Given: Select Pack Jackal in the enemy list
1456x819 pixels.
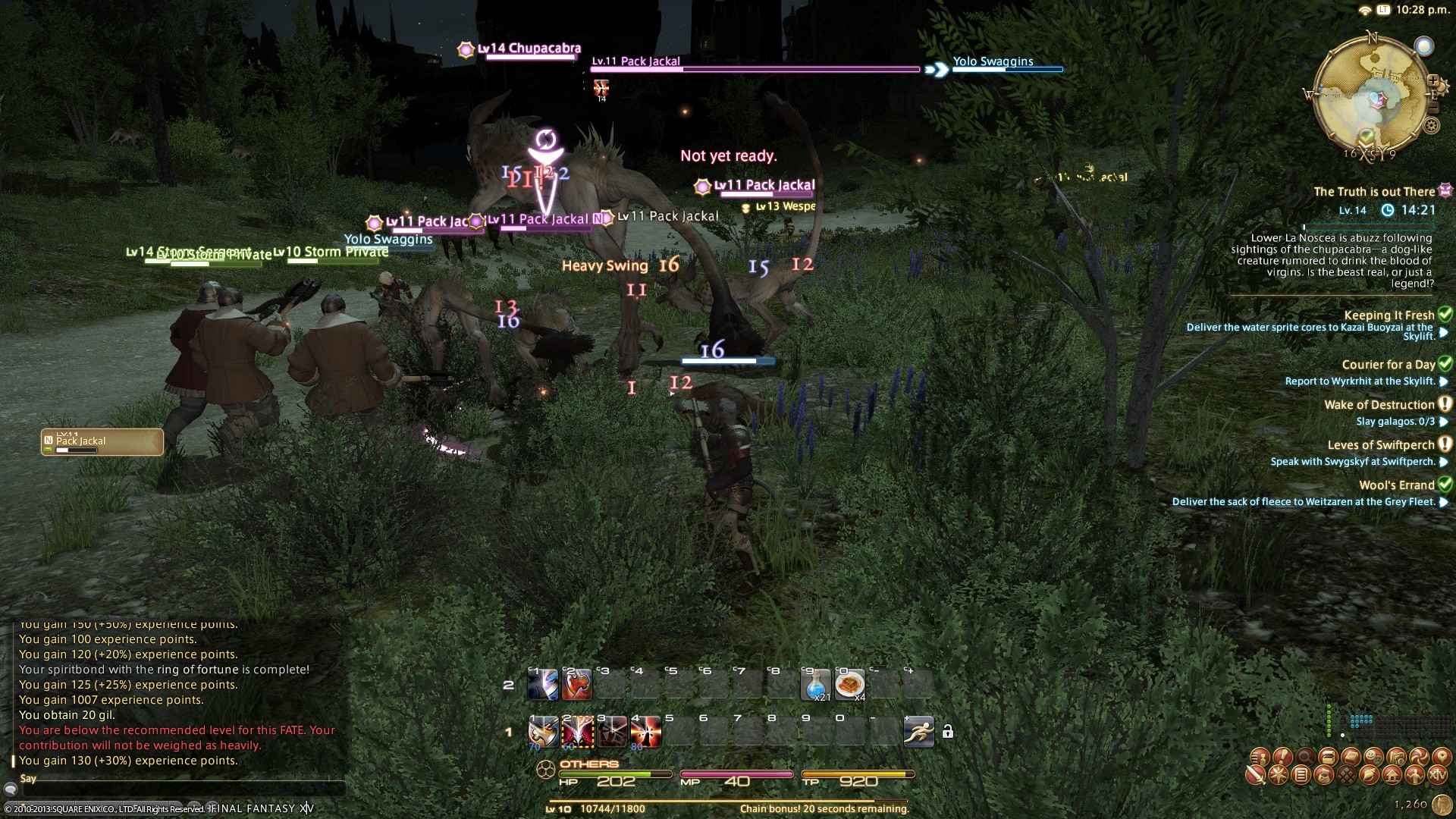Looking at the screenshot, I should click(102, 442).
